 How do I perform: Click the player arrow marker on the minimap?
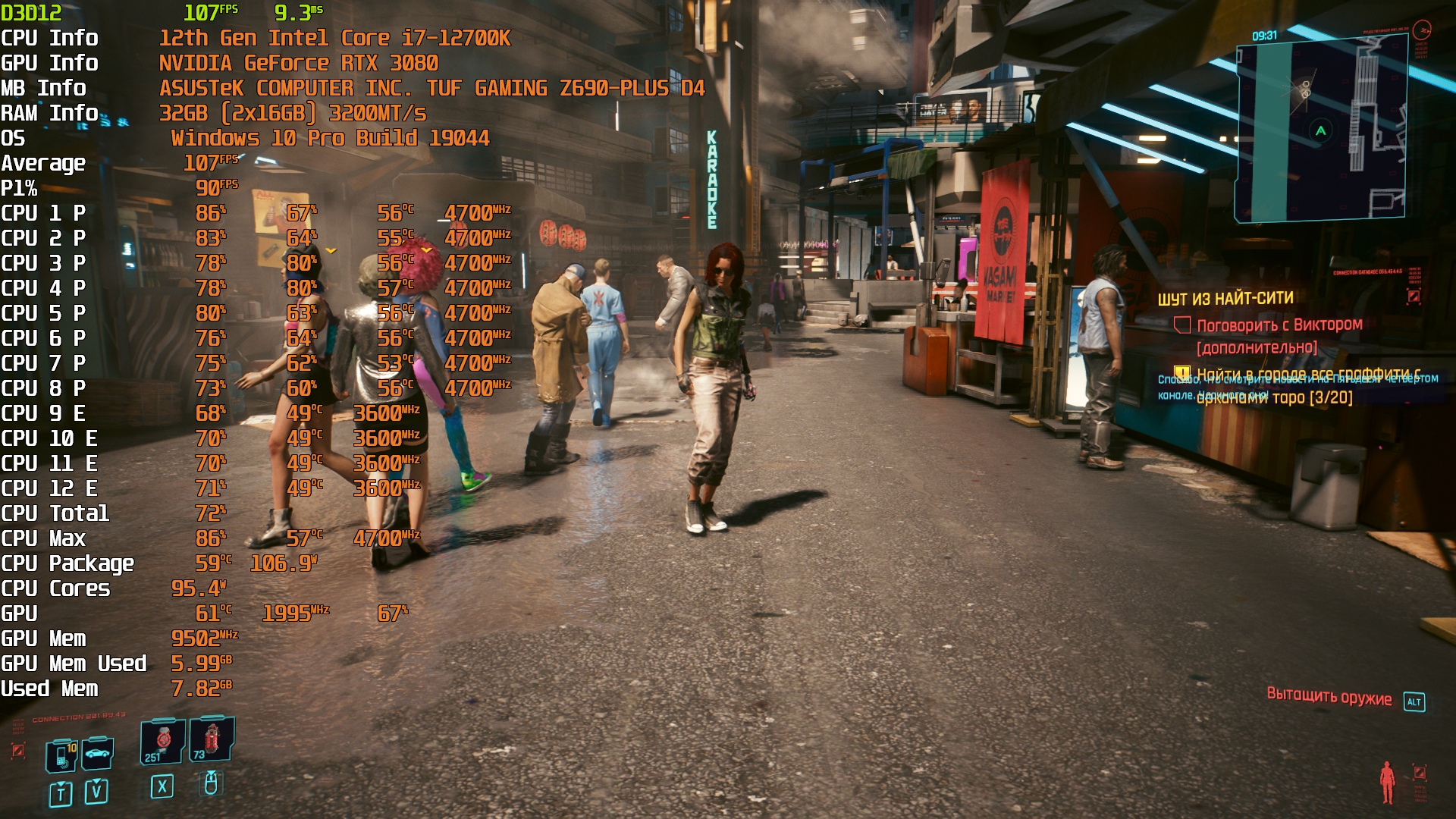pos(1320,130)
